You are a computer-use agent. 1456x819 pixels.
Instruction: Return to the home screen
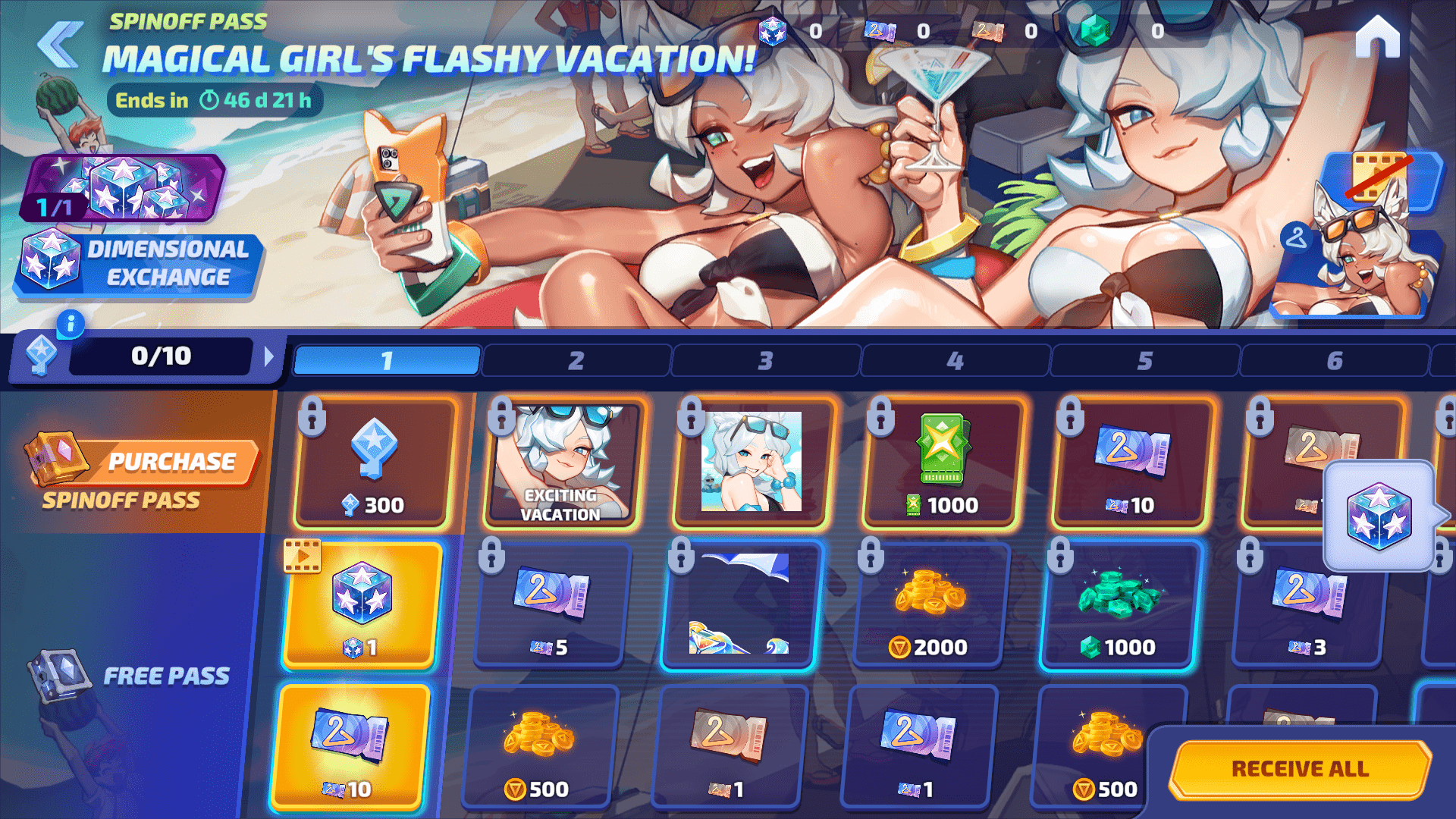1377,36
